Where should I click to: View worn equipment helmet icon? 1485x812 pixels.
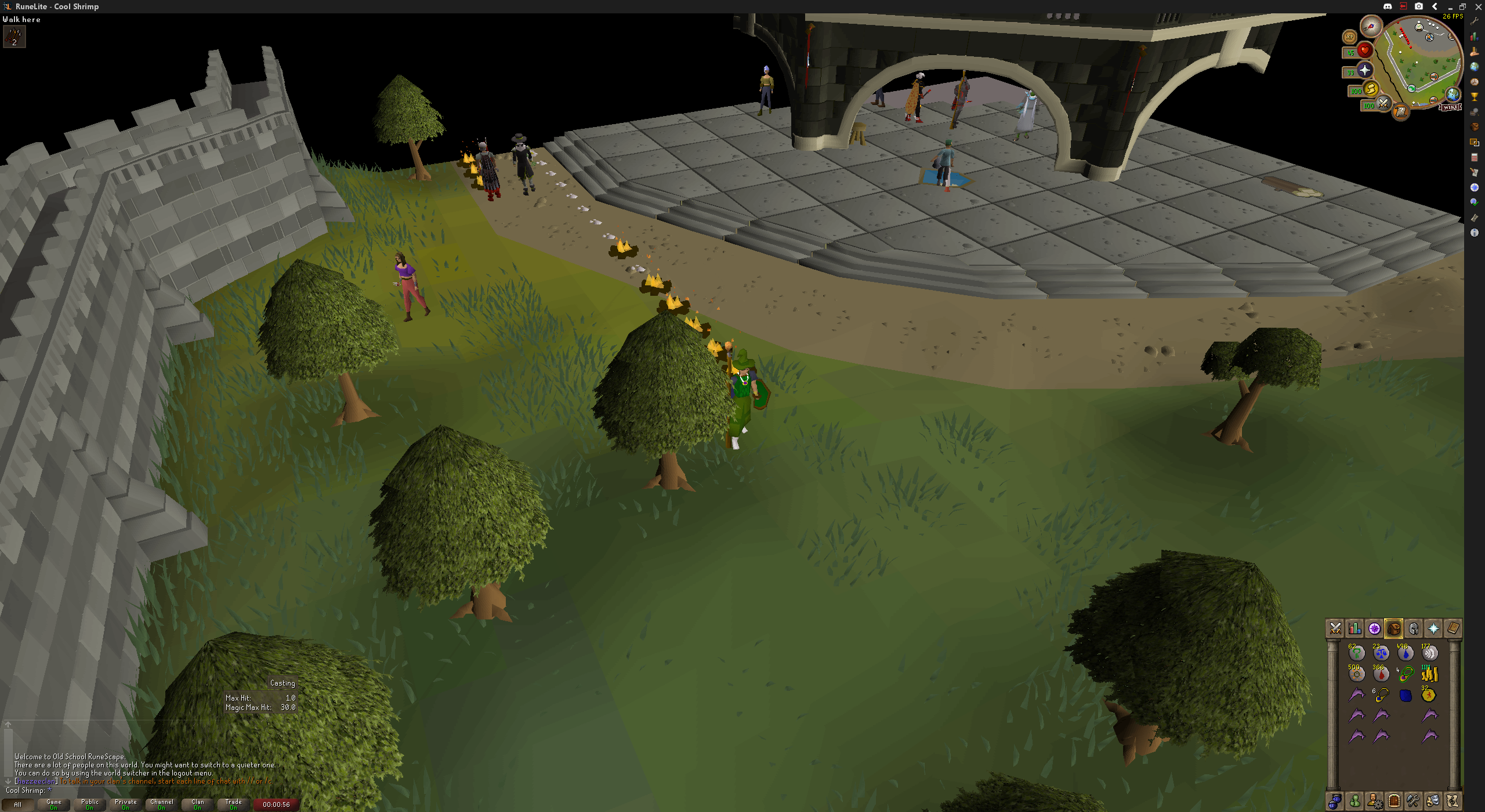coord(1413,628)
